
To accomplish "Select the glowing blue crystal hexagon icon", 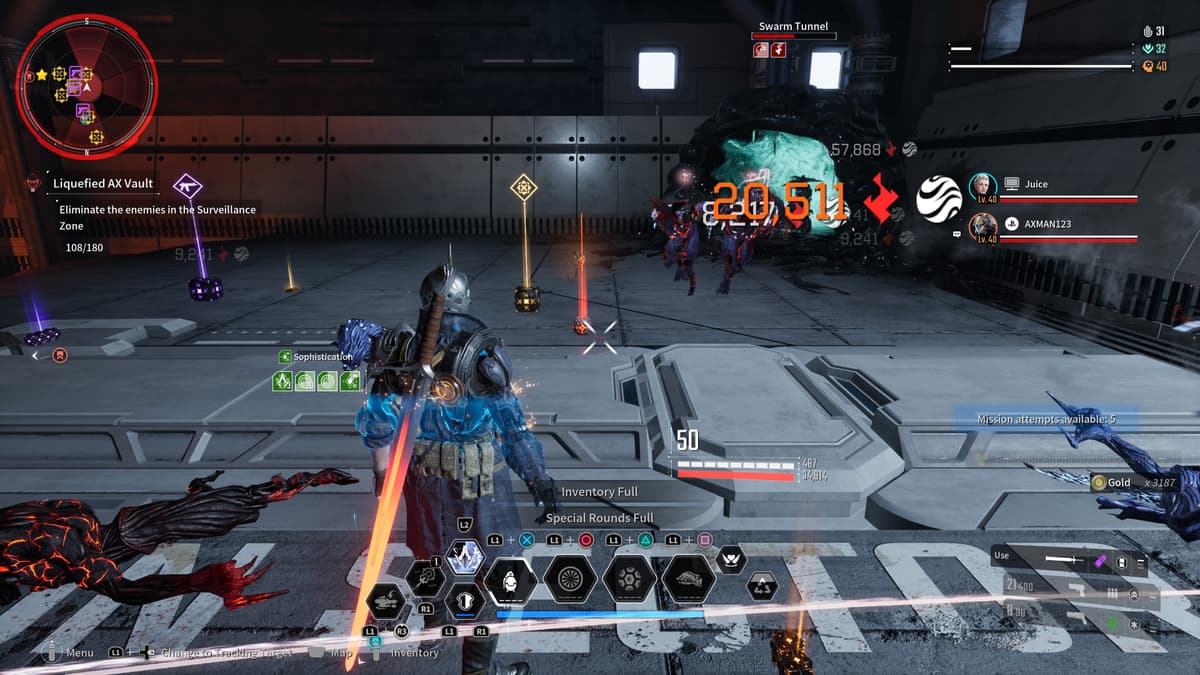I will 464,557.
